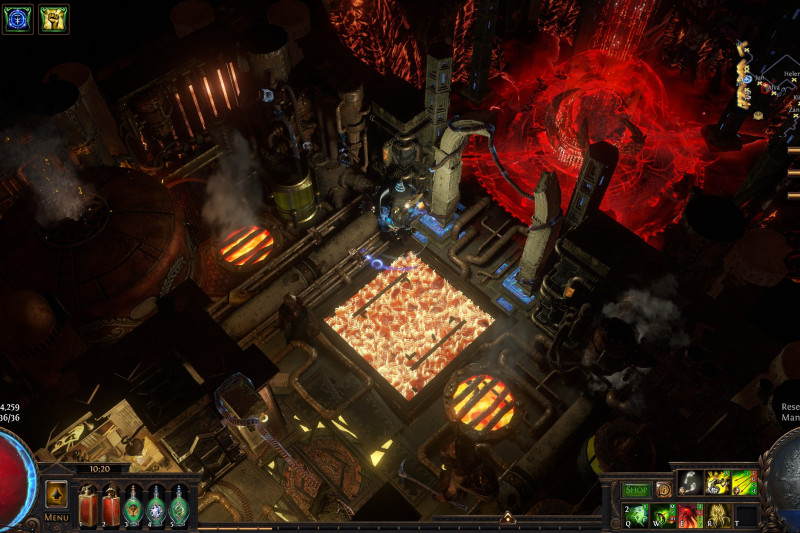The image size is (800, 533).
Task: Click the round coin icon beside Shop
Action: tap(664, 490)
